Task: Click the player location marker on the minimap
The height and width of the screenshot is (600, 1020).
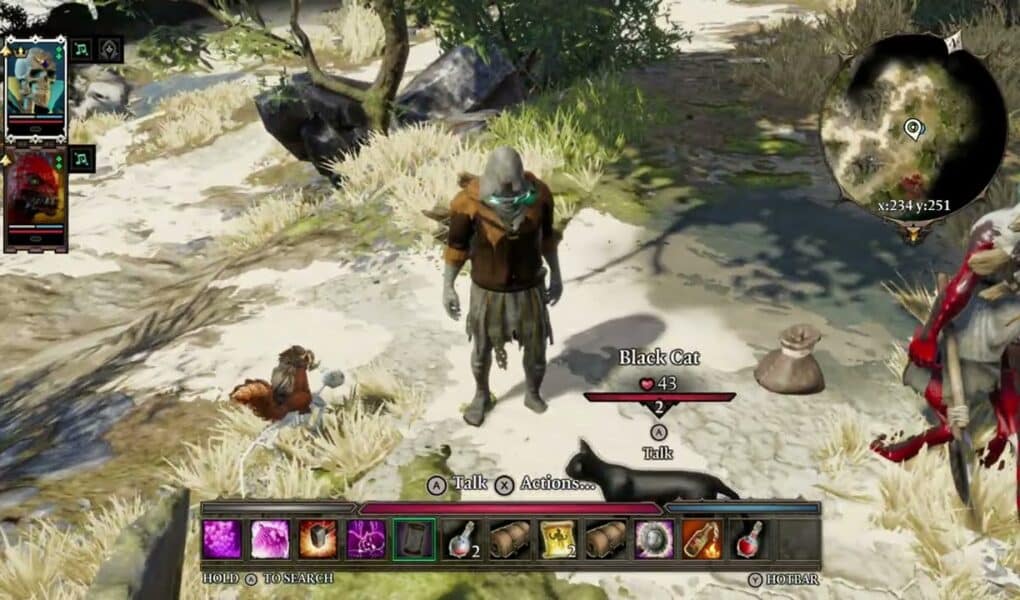Action: pos(912,128)
